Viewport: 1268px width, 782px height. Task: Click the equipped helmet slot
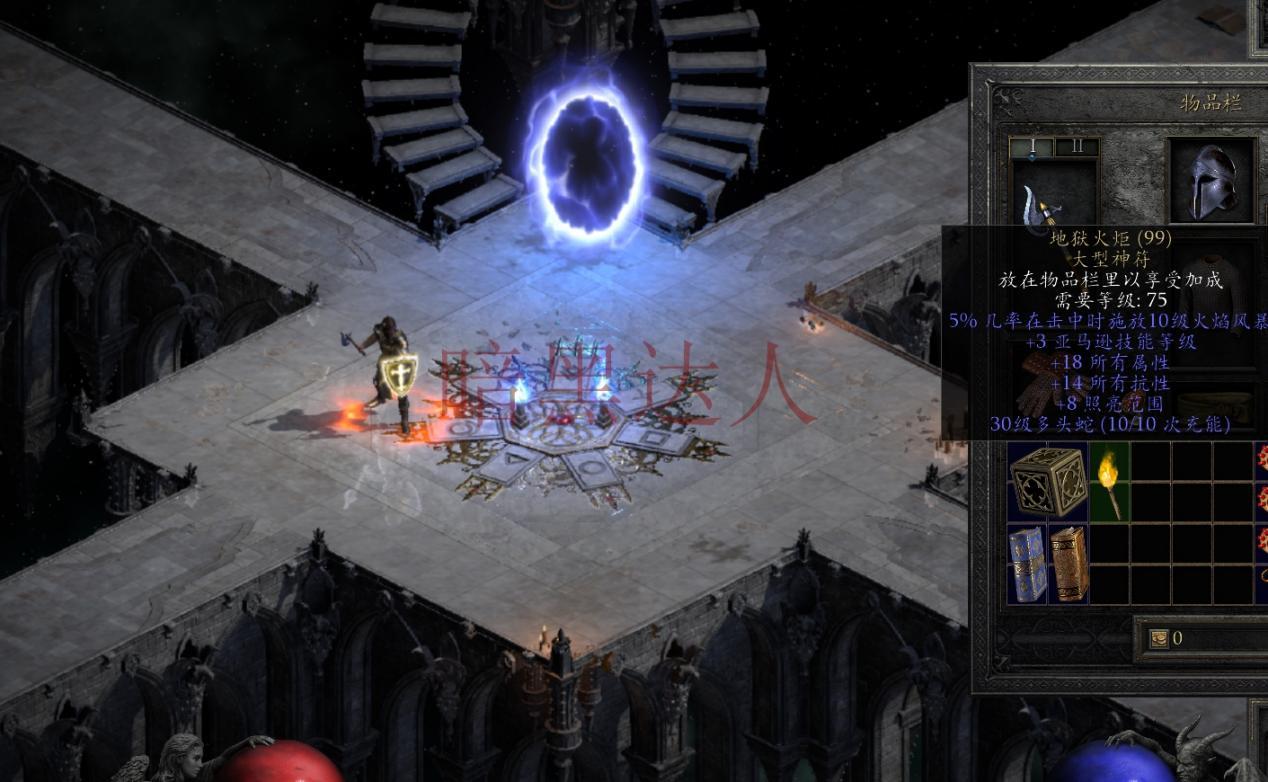click(1212, 181)
